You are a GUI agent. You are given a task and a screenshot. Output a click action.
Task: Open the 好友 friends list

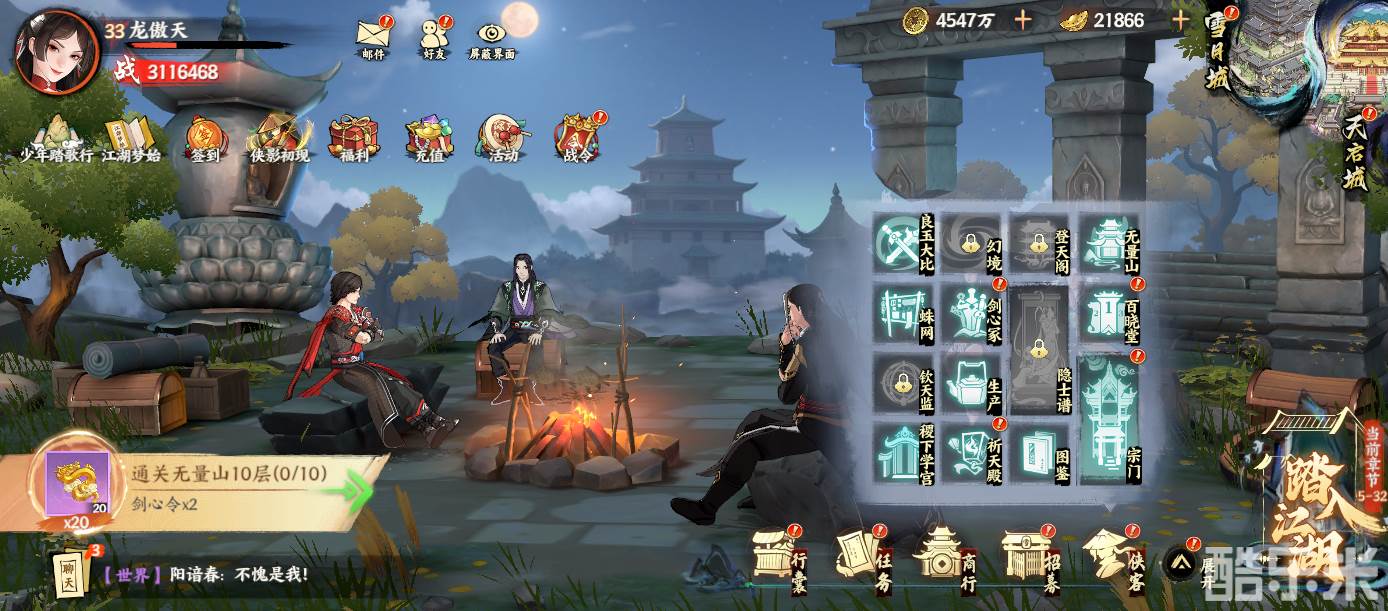[433, 35]
